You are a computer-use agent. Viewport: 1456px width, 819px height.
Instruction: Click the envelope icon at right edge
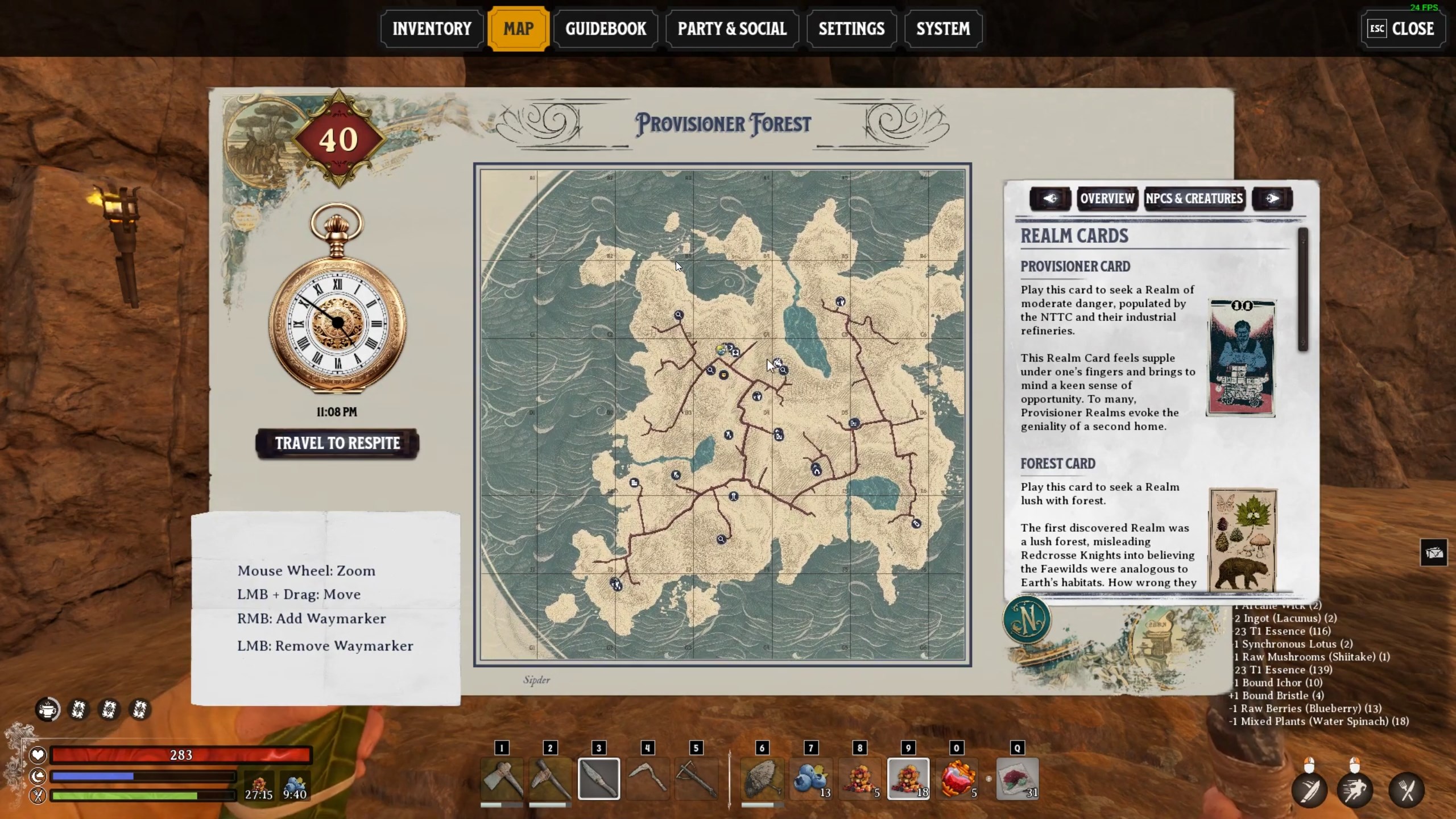point(1433,552)
